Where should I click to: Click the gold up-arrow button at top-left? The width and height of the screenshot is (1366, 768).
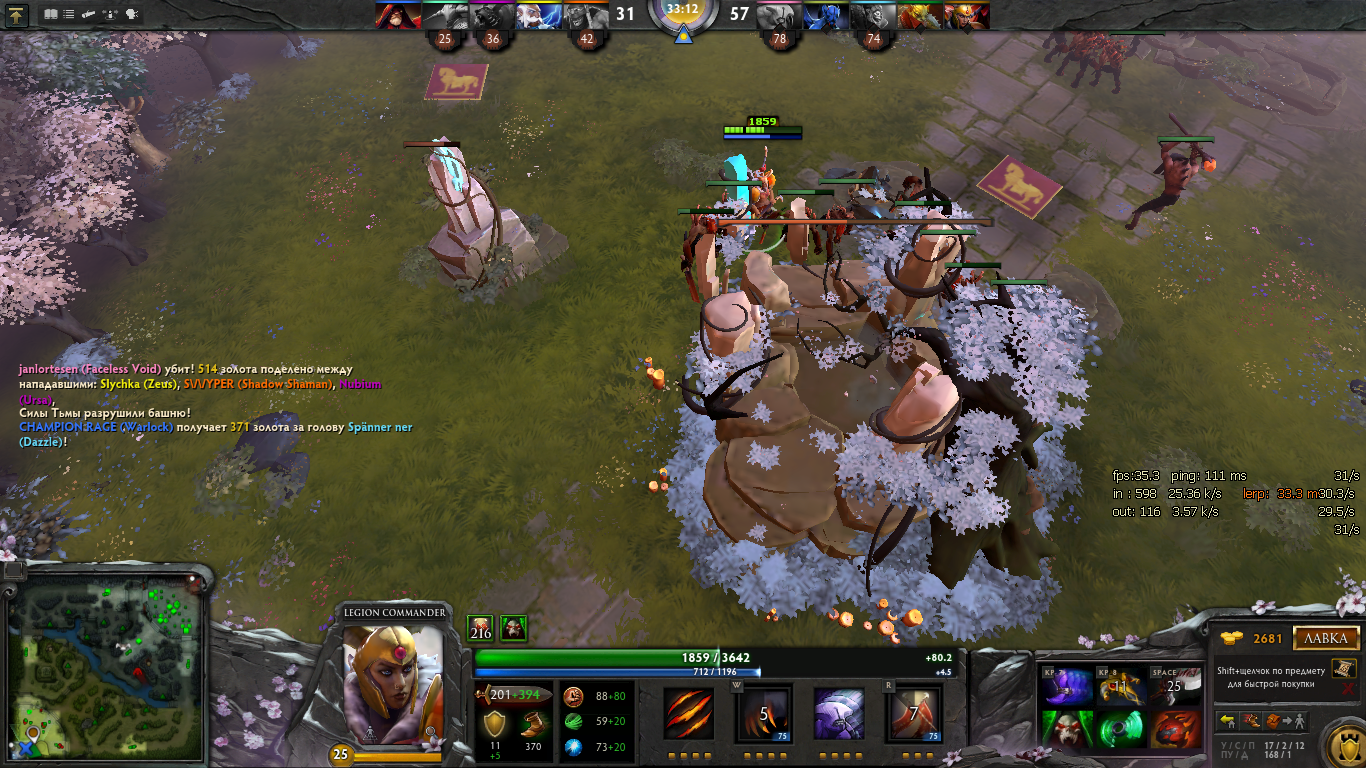click(17, 15)
